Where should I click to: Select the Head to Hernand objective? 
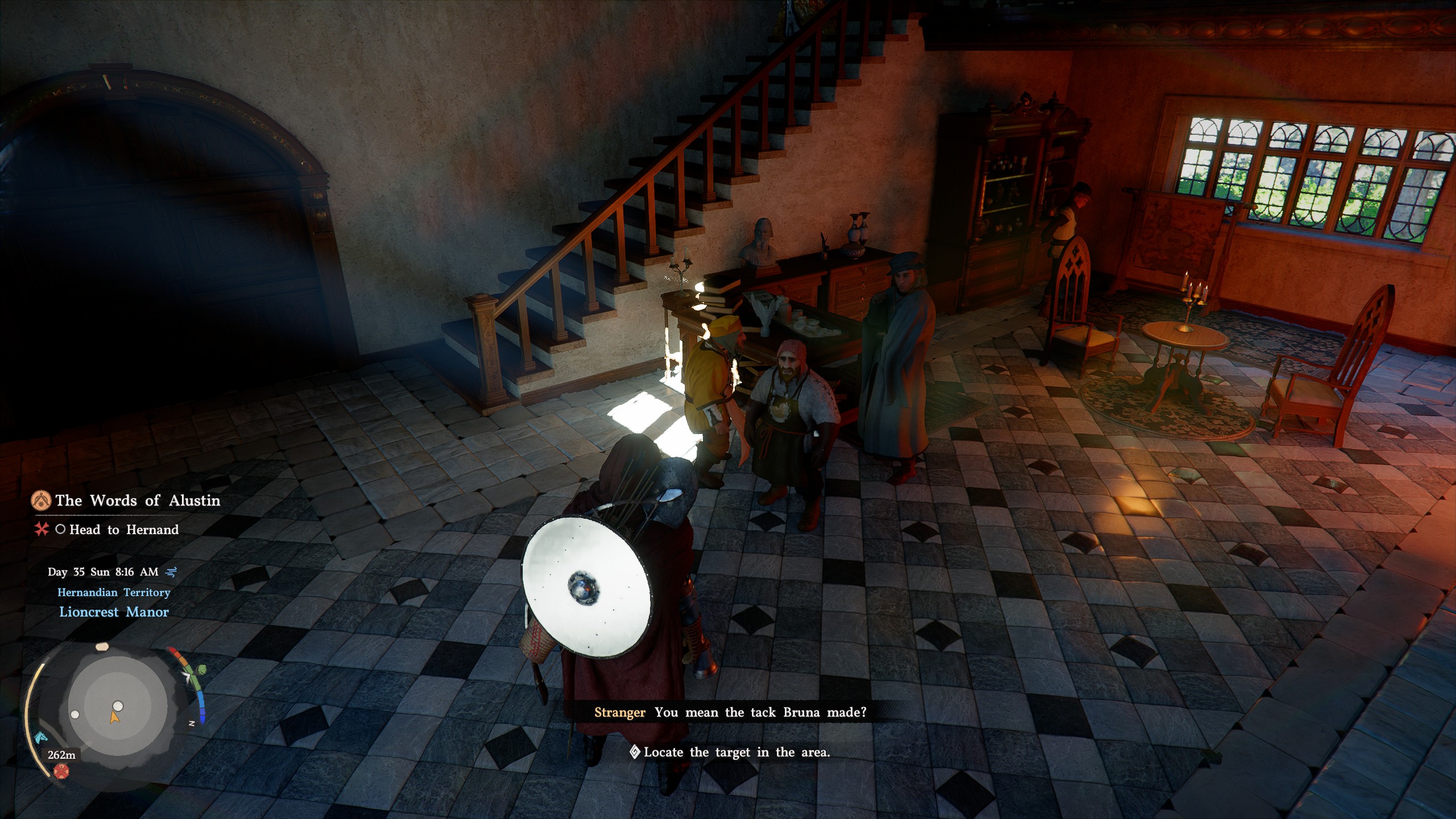point(123,530)
